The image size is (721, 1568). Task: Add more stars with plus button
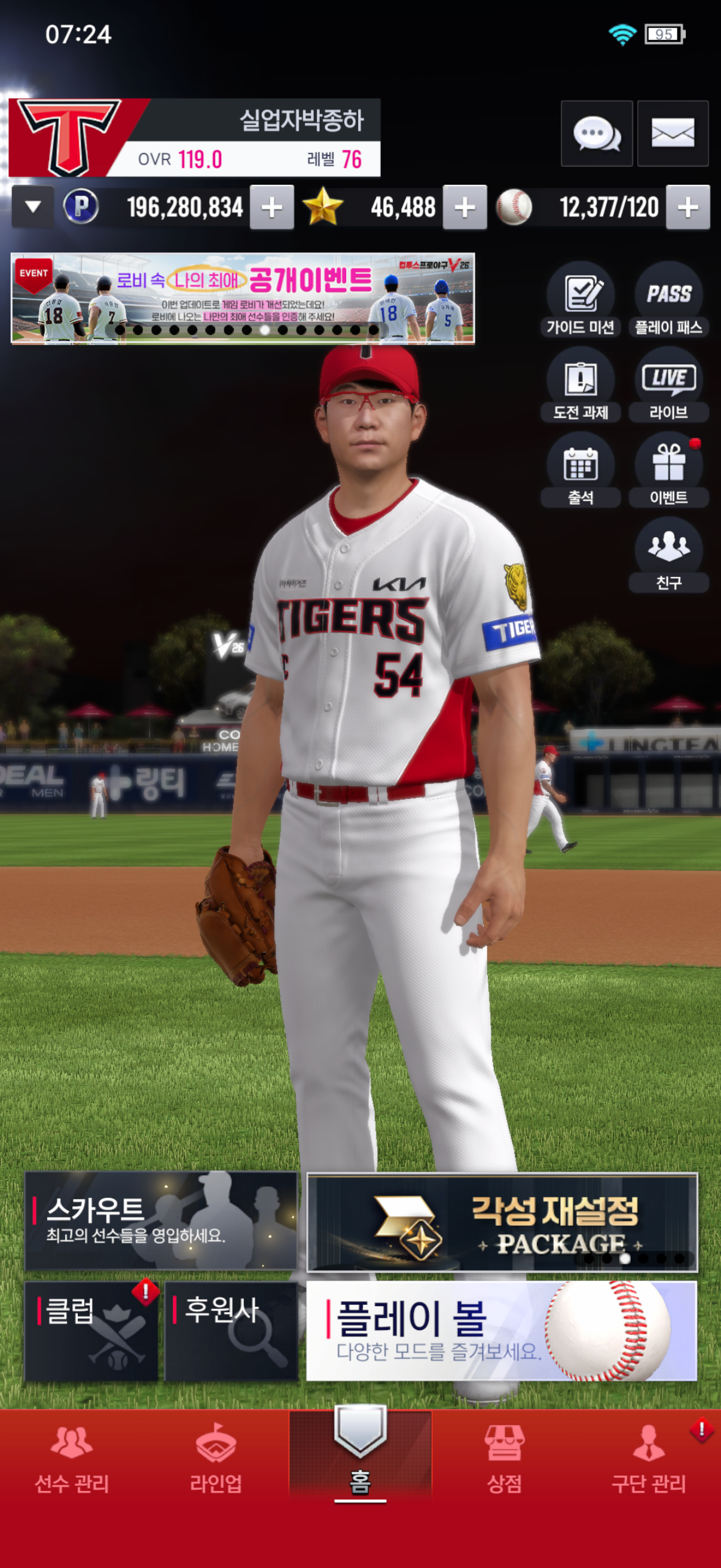point(465,208)
